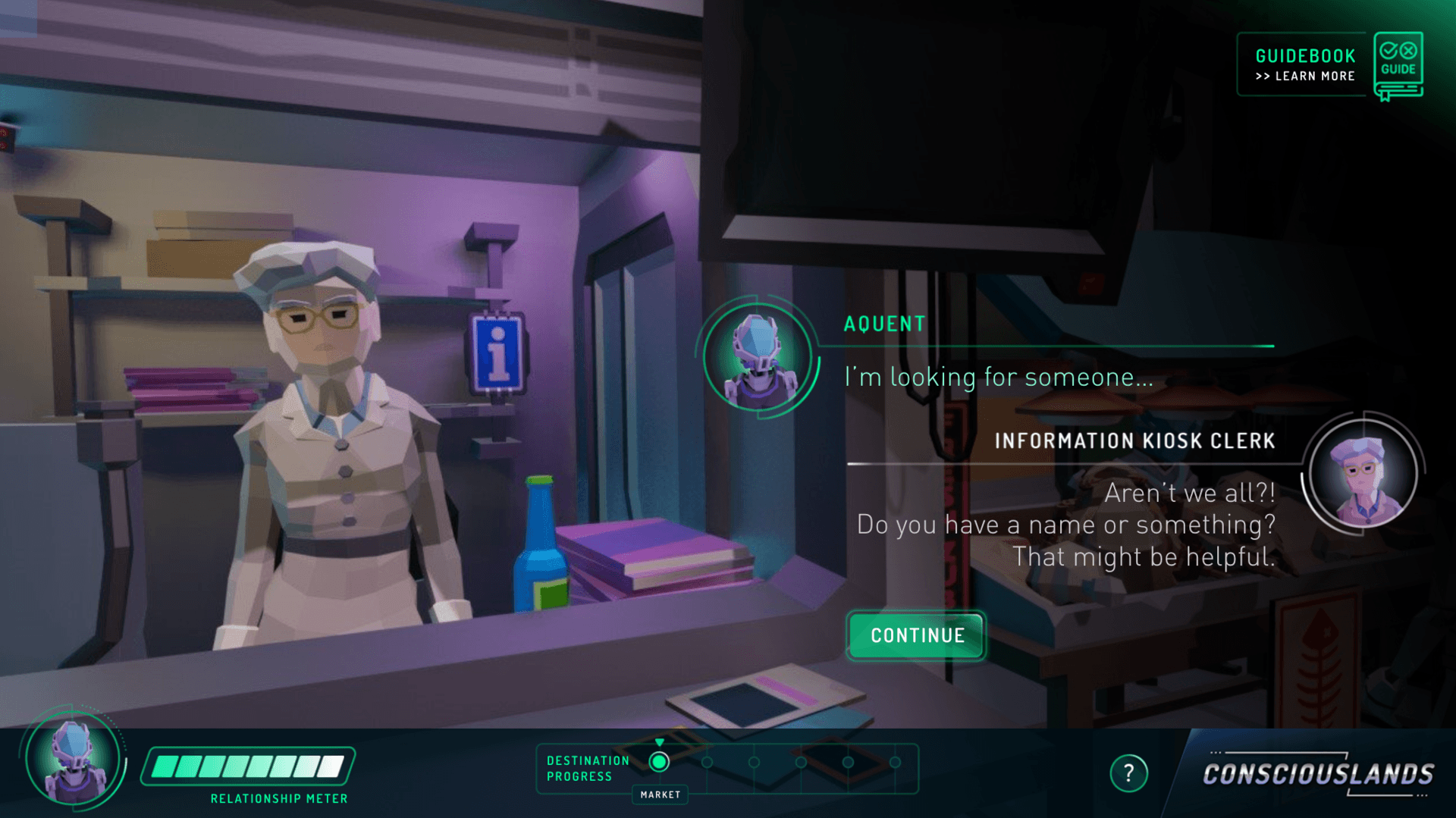Click the Market label below the progress tracker

coord(659,794)
